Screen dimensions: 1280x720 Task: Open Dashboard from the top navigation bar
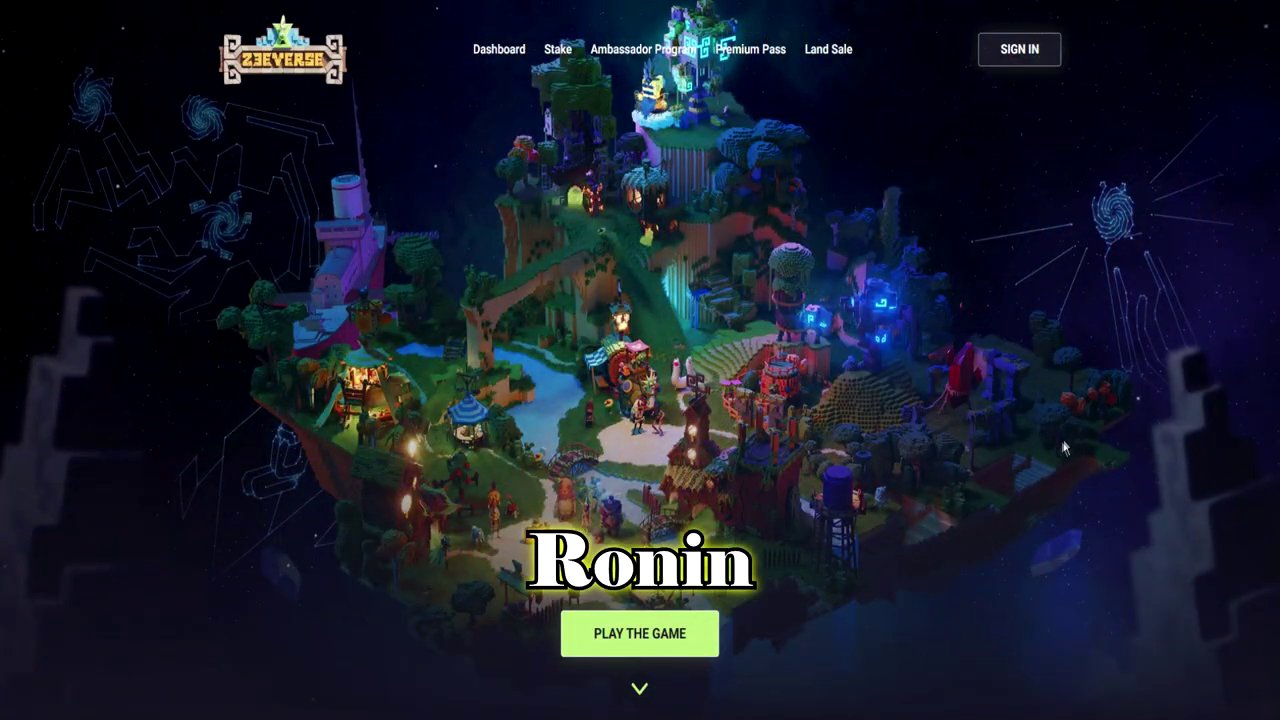pos(498,49)
